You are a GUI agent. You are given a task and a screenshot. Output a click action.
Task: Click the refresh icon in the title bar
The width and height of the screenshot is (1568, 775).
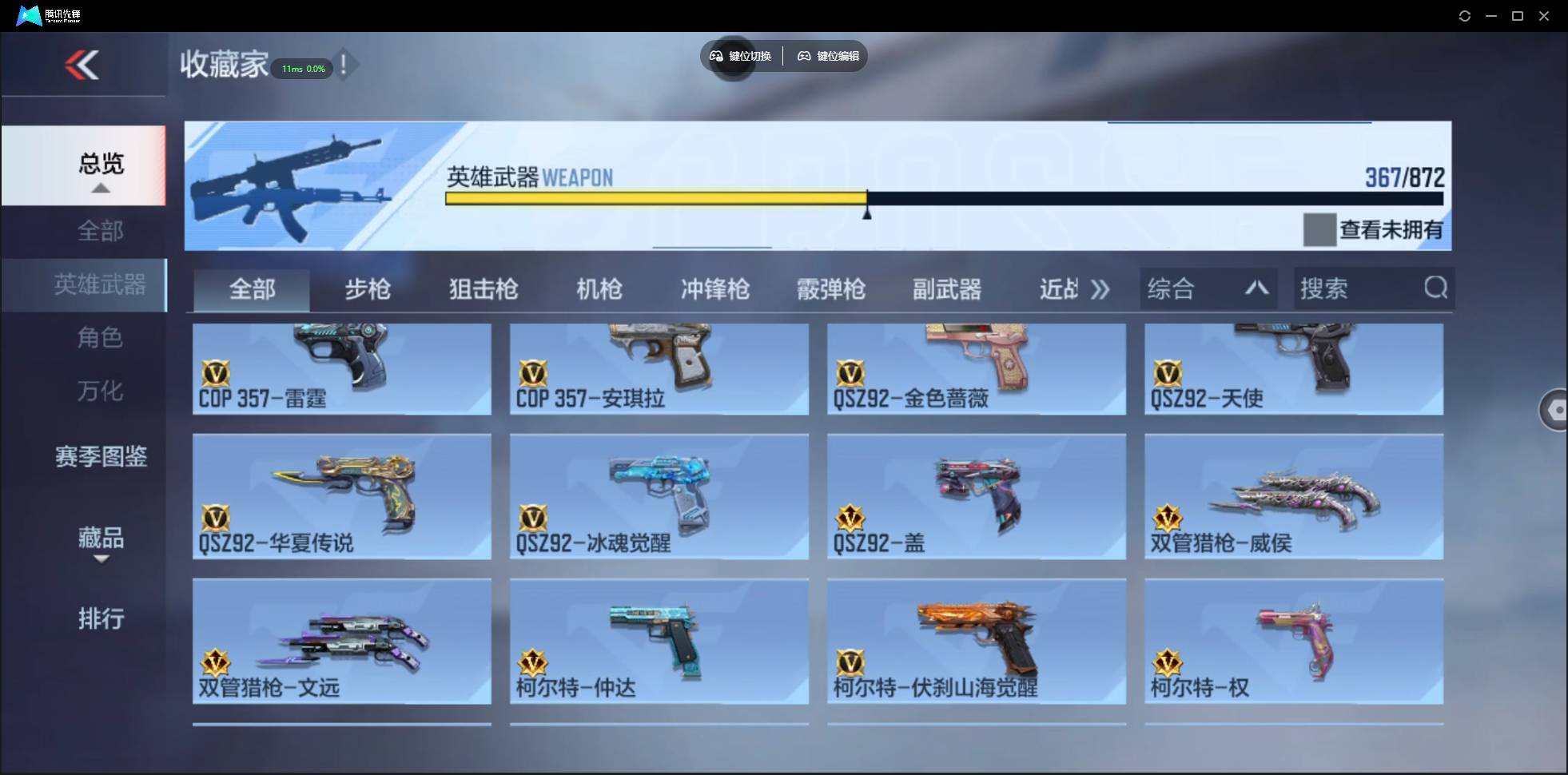tap(1466, 15)
